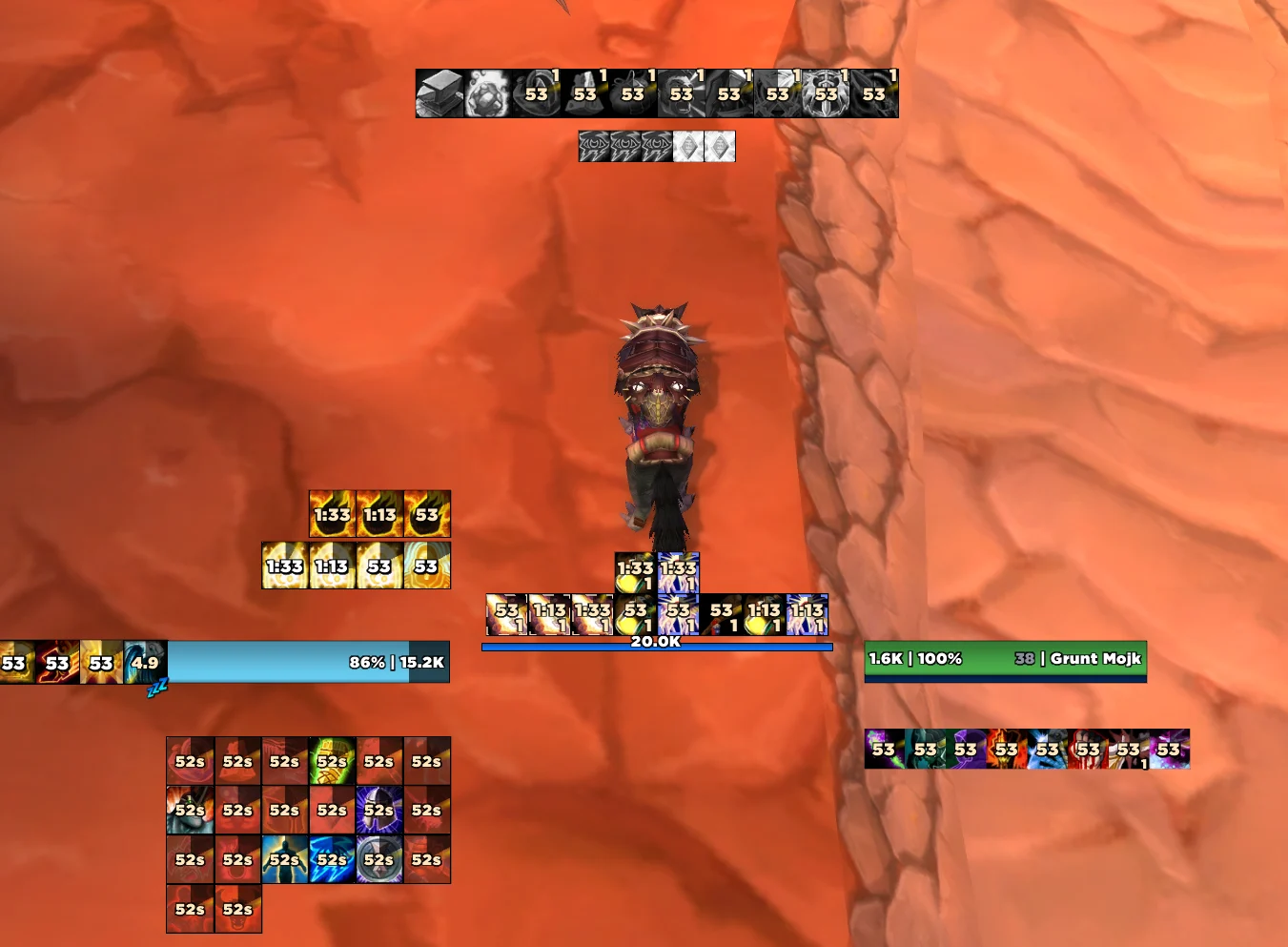Click the roaring ogre cooldown icon showing 53
Image resolution: width=1288 pixels, height=947 pixels.
click(x=682, y=93)
